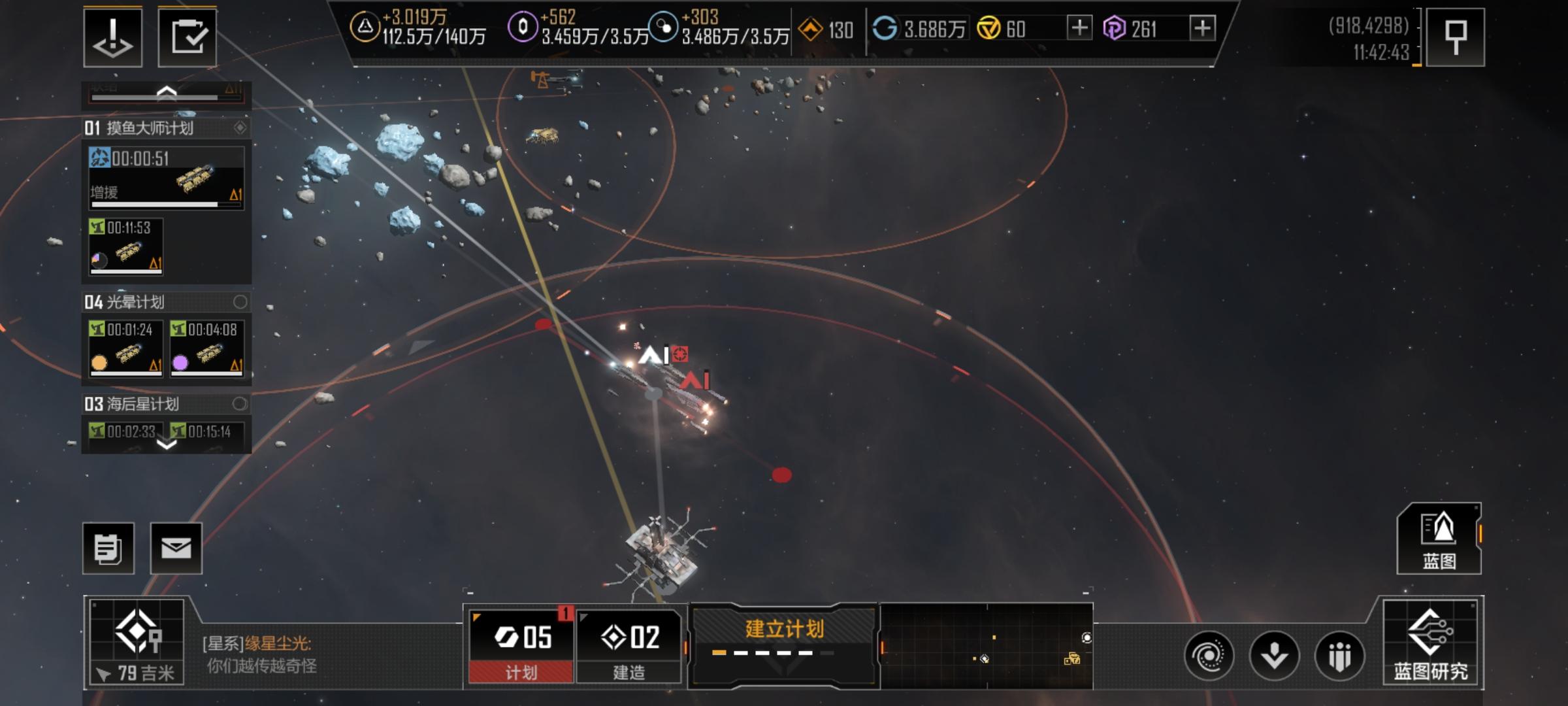The height and width of the screenshot is (706, 1568).
Task: Select the fleet card with 00:01:24 timer
Action: pos(126,348)
